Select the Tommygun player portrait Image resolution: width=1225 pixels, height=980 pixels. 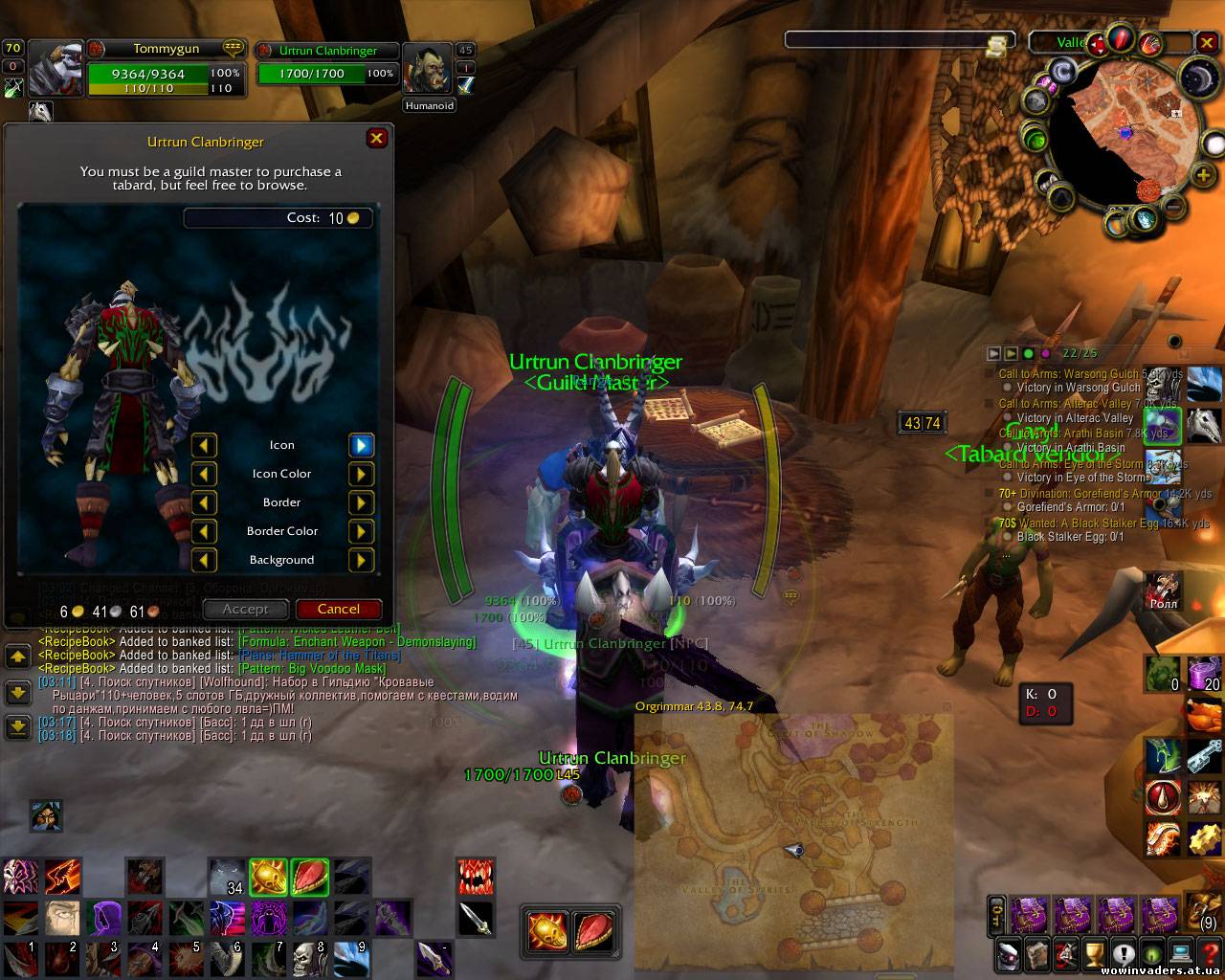coord(56,69)
